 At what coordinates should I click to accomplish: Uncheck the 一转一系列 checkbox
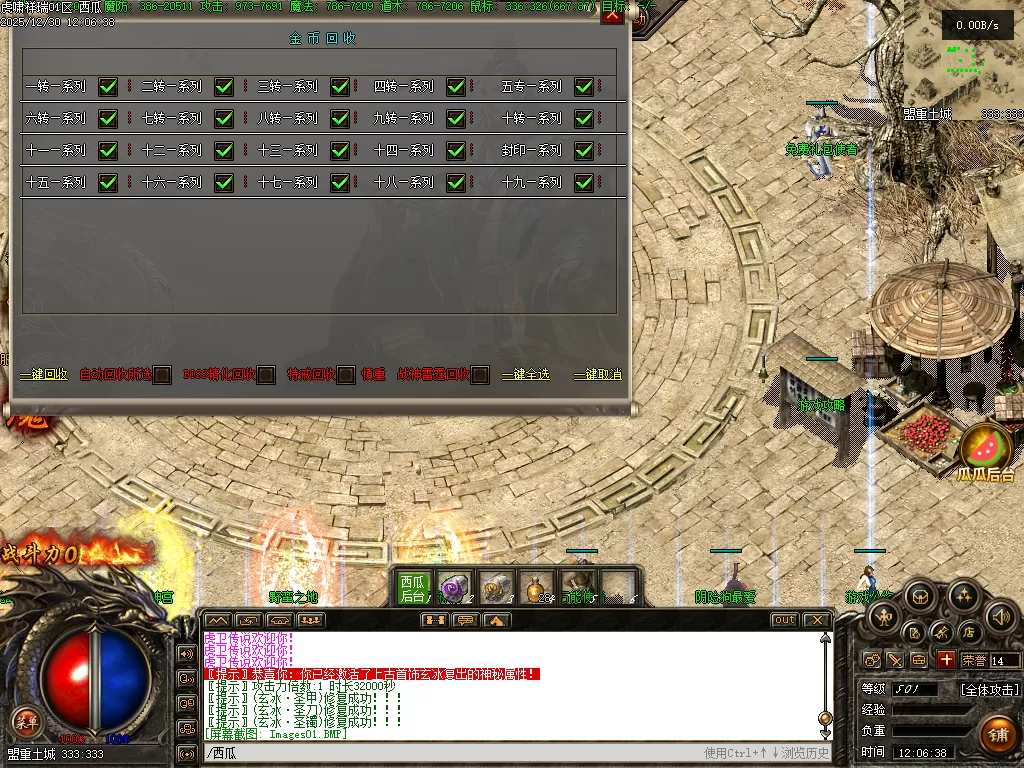(108, 87)
